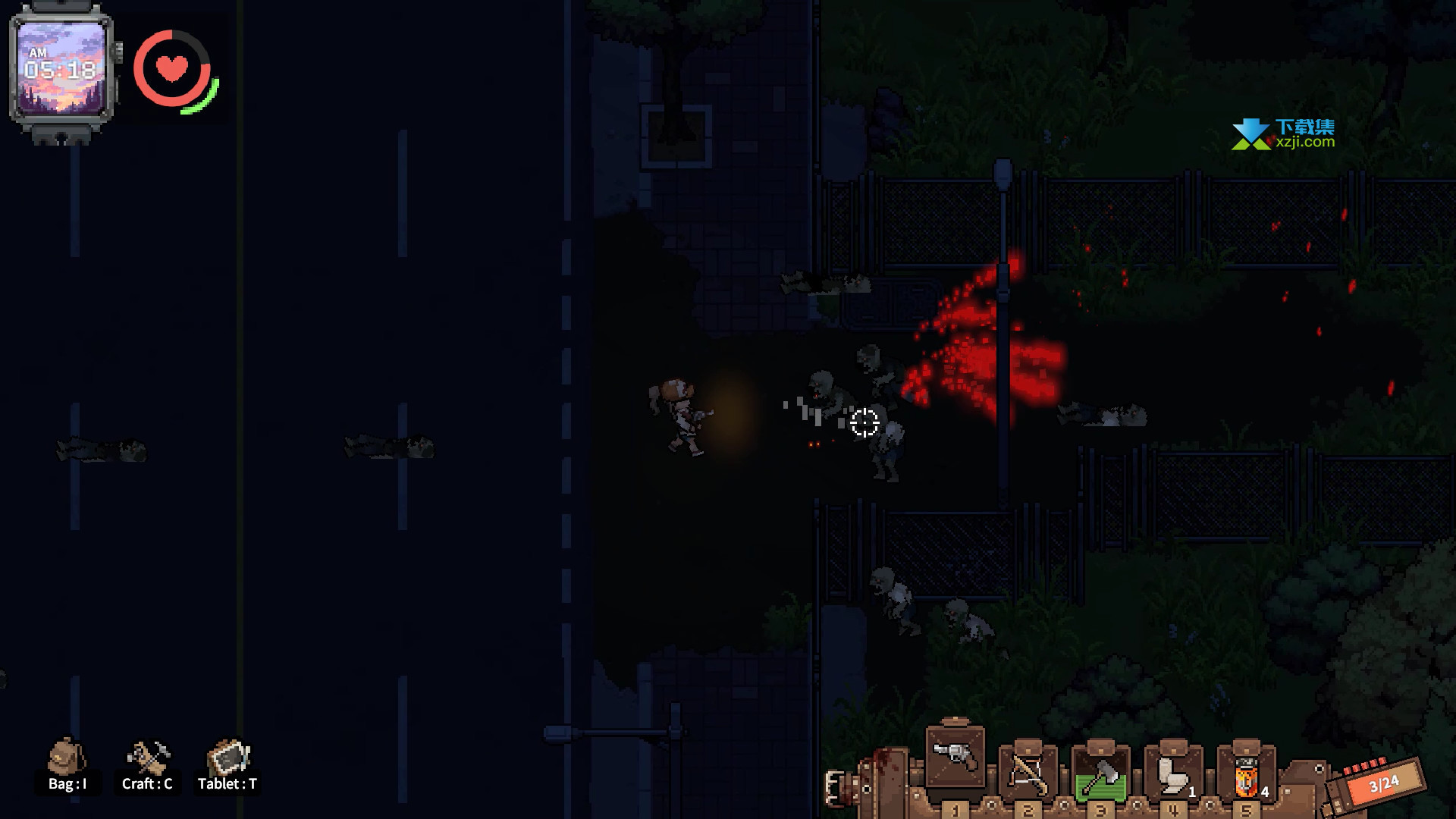1456x819 pixels.
Task: Open the Craft menu icon
Action: pyautogui.click(x=147, y=758)
